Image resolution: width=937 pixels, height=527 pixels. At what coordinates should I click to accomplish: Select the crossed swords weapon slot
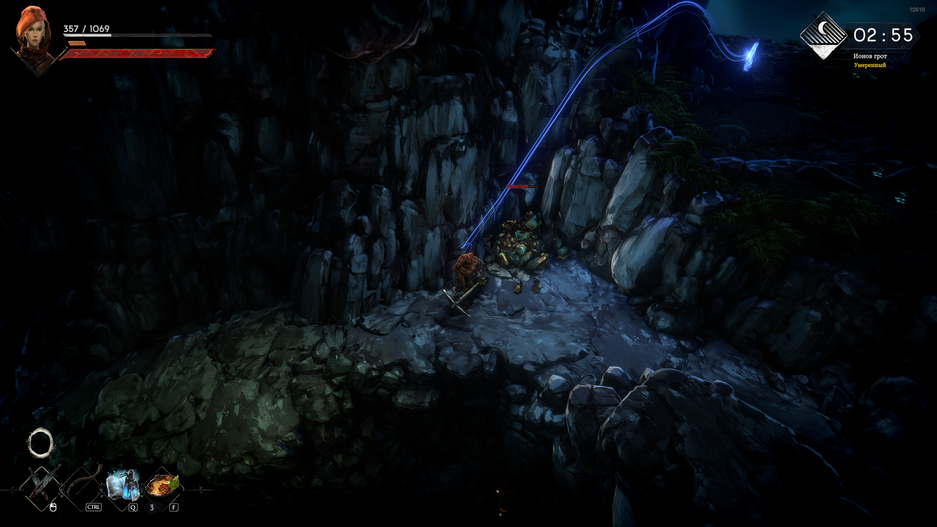click(41, 486)
